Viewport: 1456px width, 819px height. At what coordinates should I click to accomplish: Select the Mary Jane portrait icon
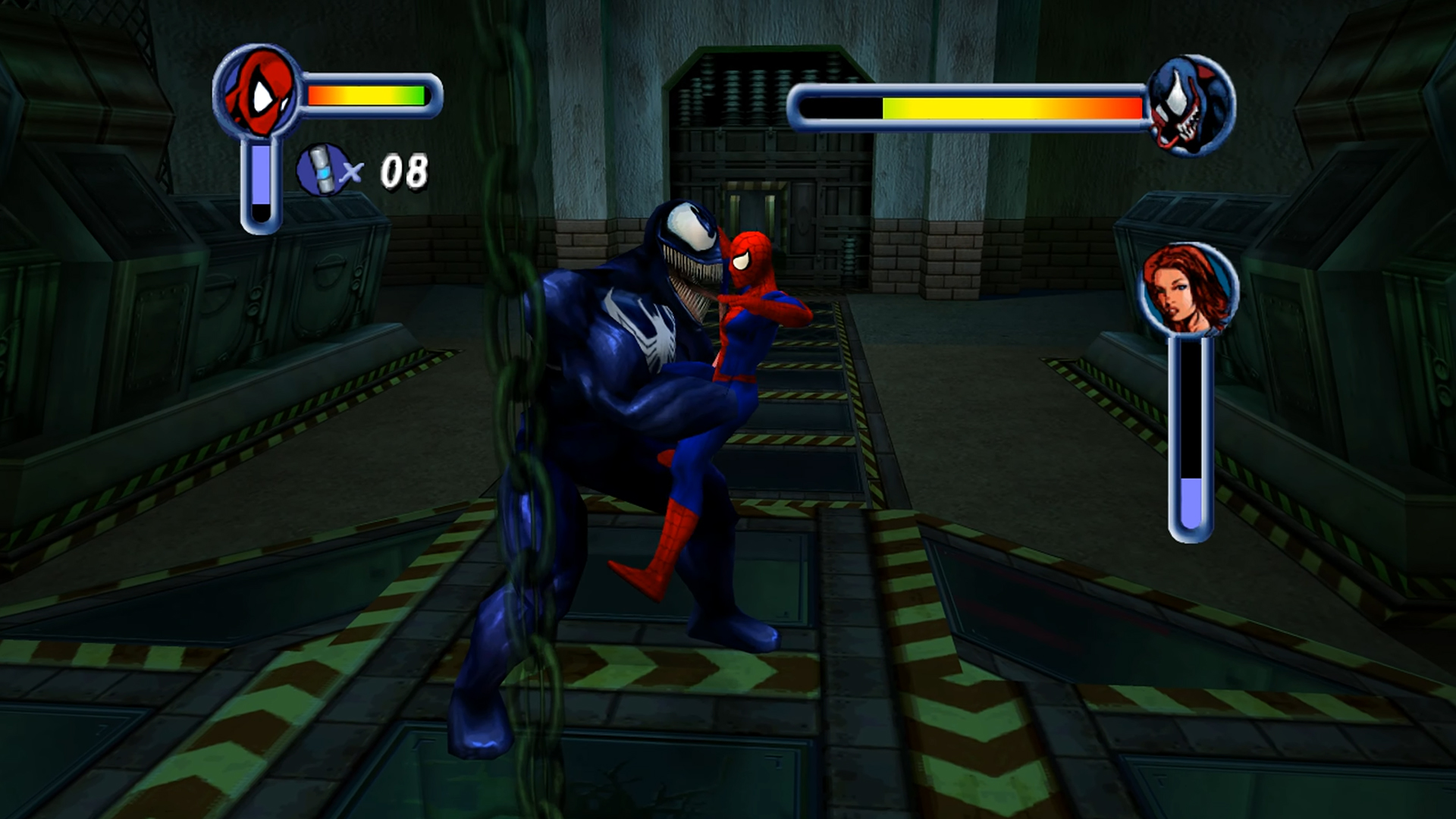coord(1188,290)
